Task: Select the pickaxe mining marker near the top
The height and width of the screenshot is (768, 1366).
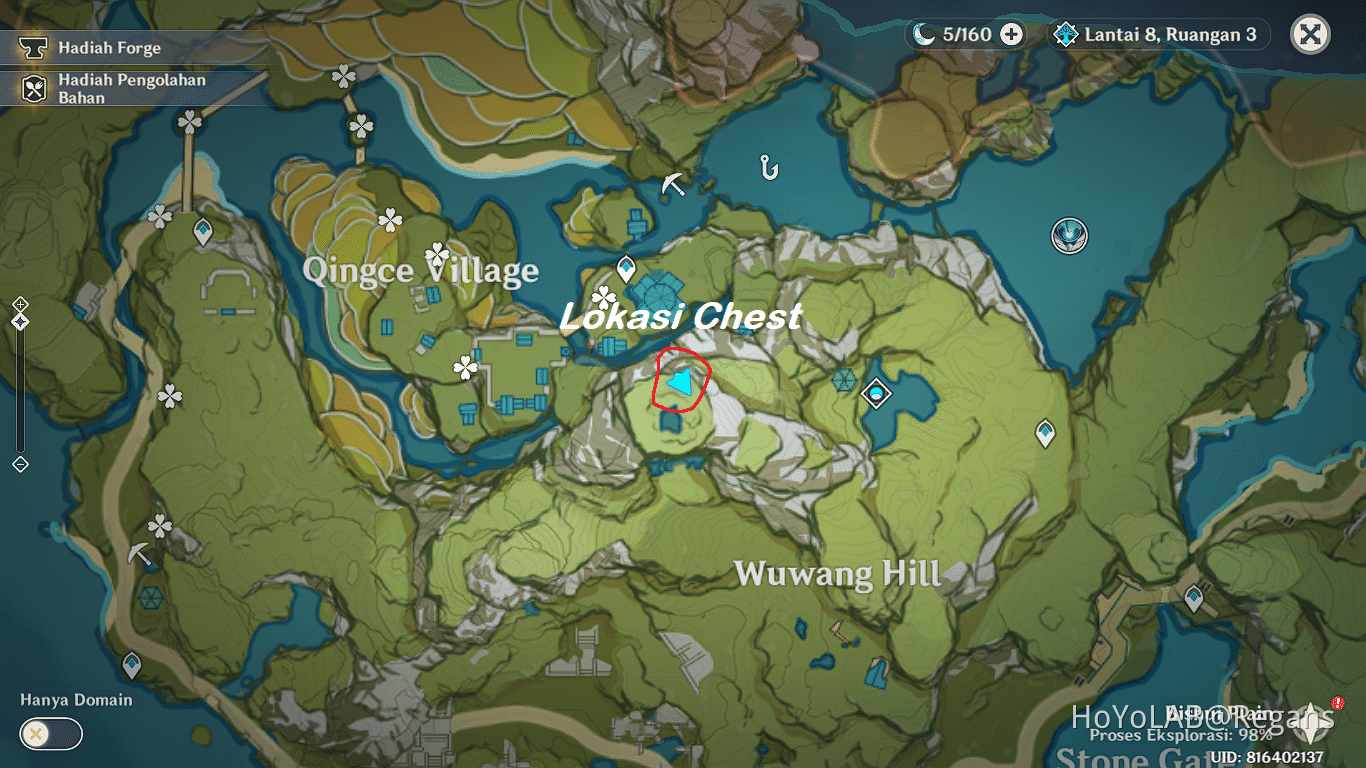Action: (x=673, y=182)
